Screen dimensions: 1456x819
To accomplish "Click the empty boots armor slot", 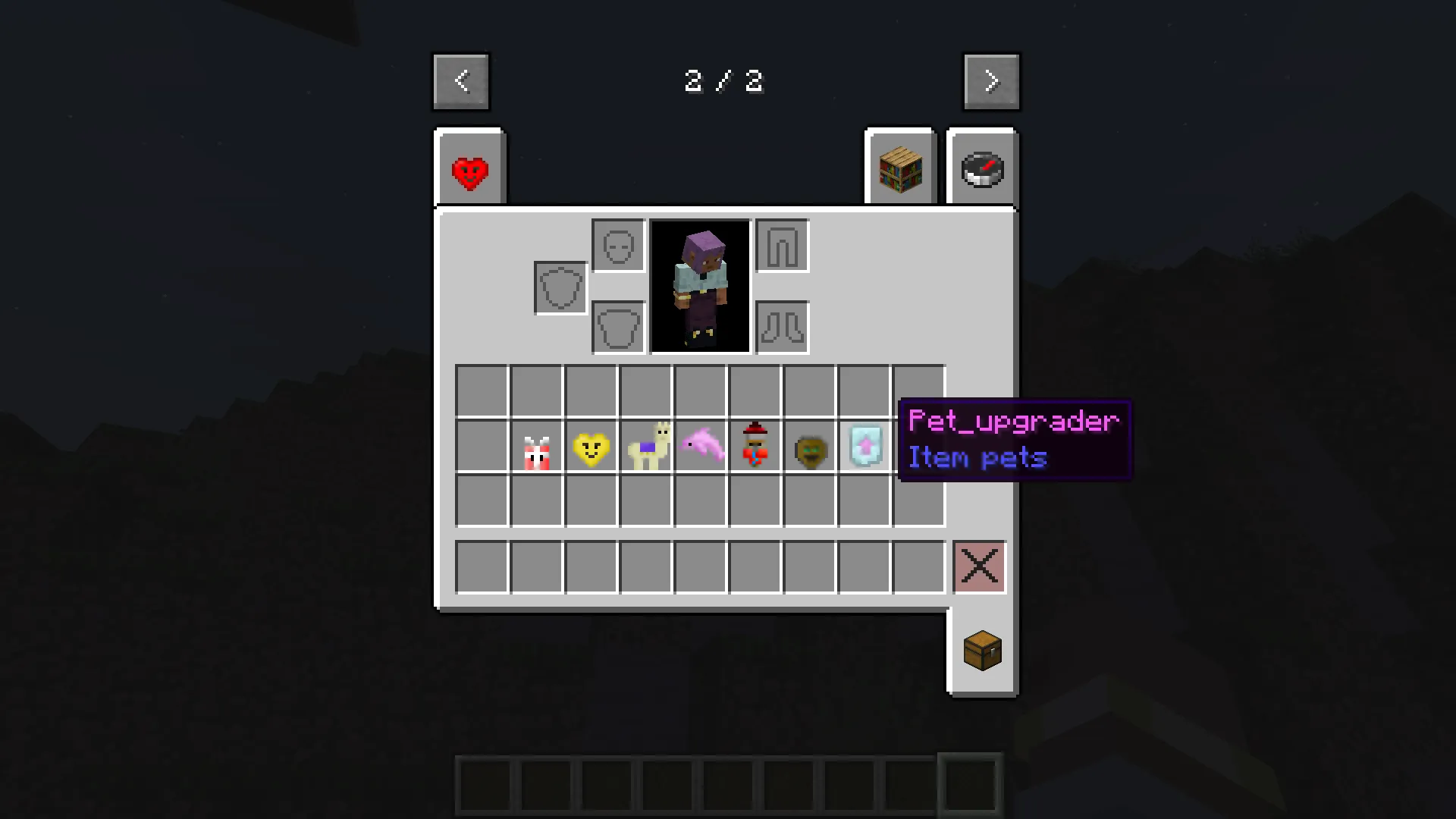I will coord(781,326).
